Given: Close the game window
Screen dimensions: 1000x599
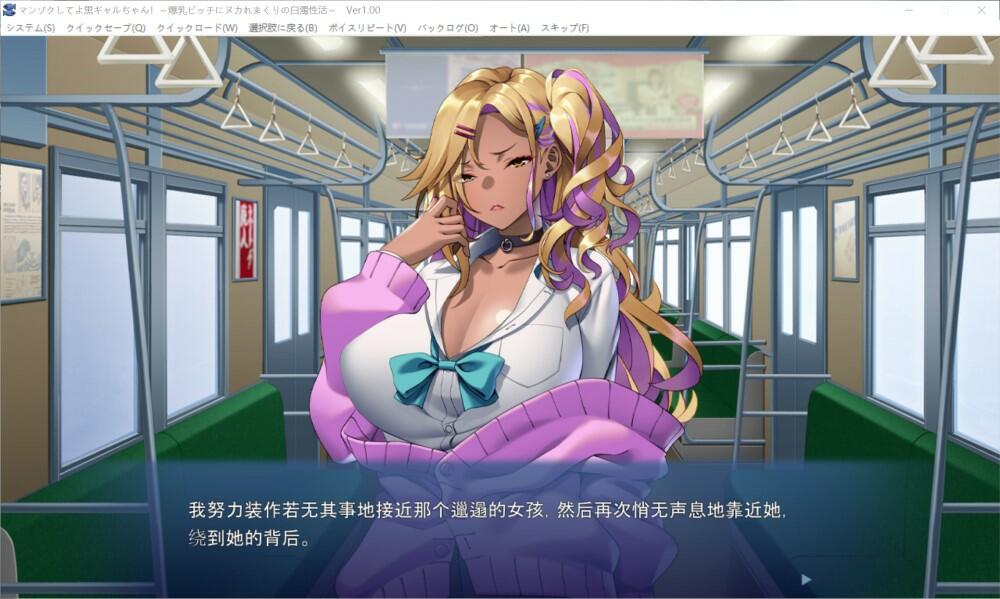Looking at the screenshot, I should coord(977,9).
